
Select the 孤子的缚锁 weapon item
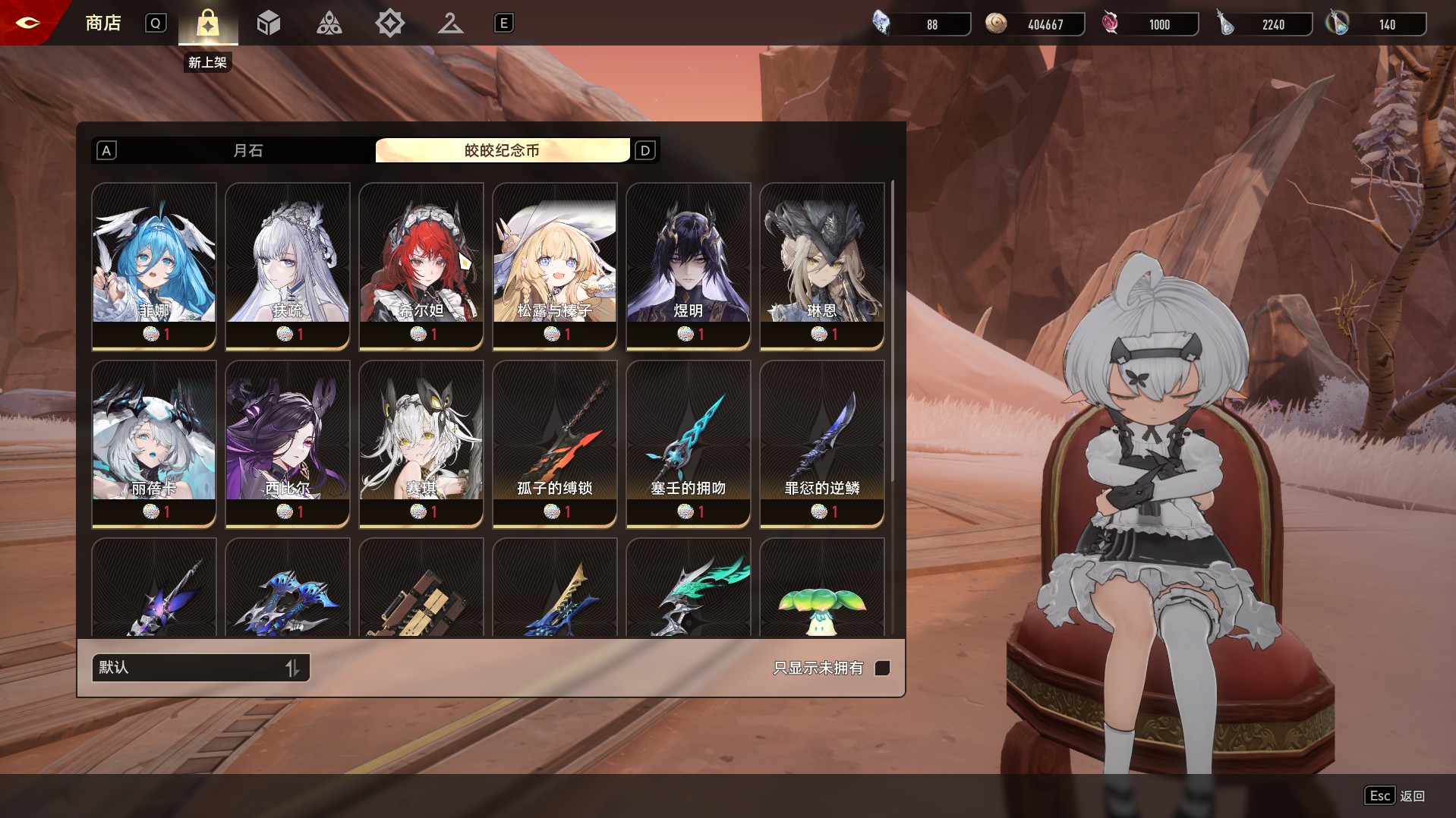click(555, 443)
